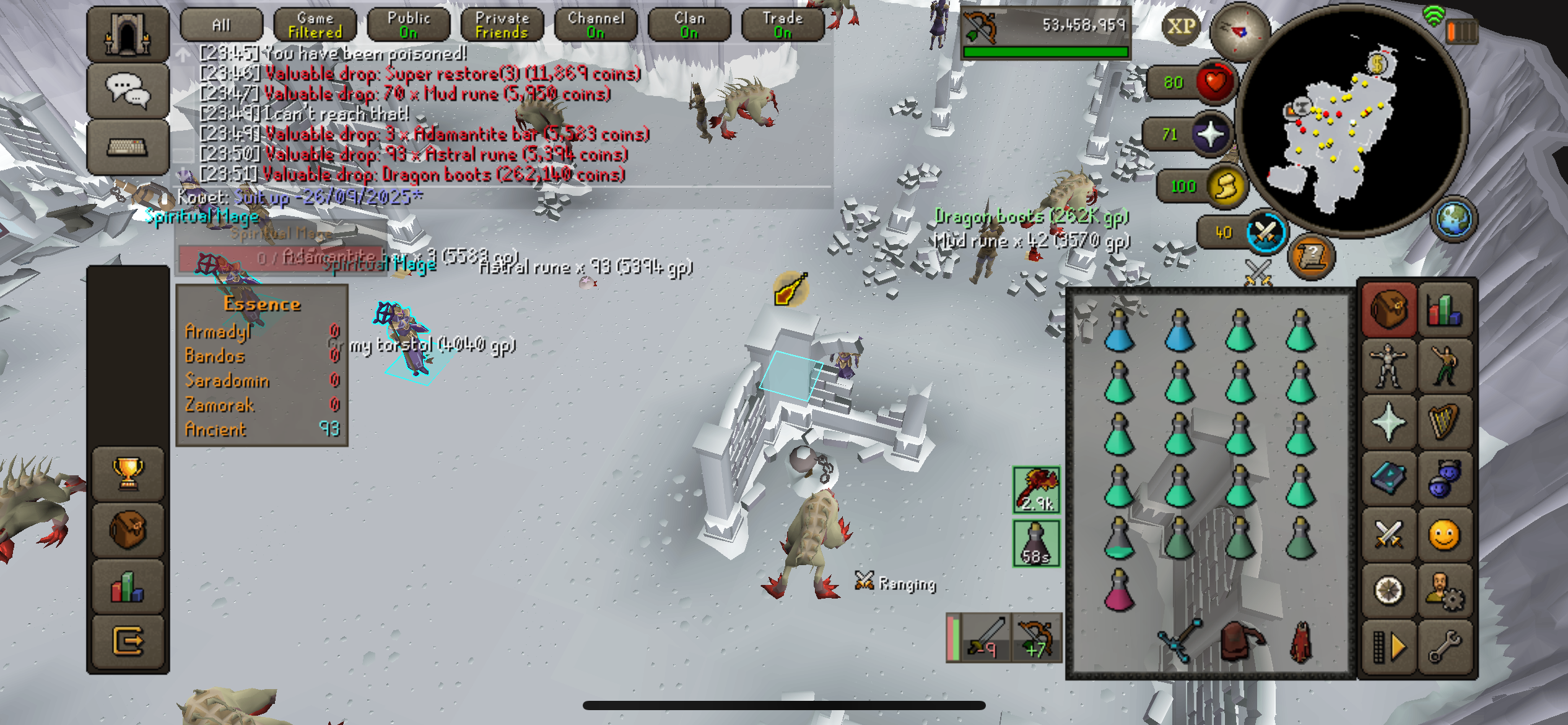Open the Trade chat tab
Screen dimensions: 1568x725
coord(782,25)
